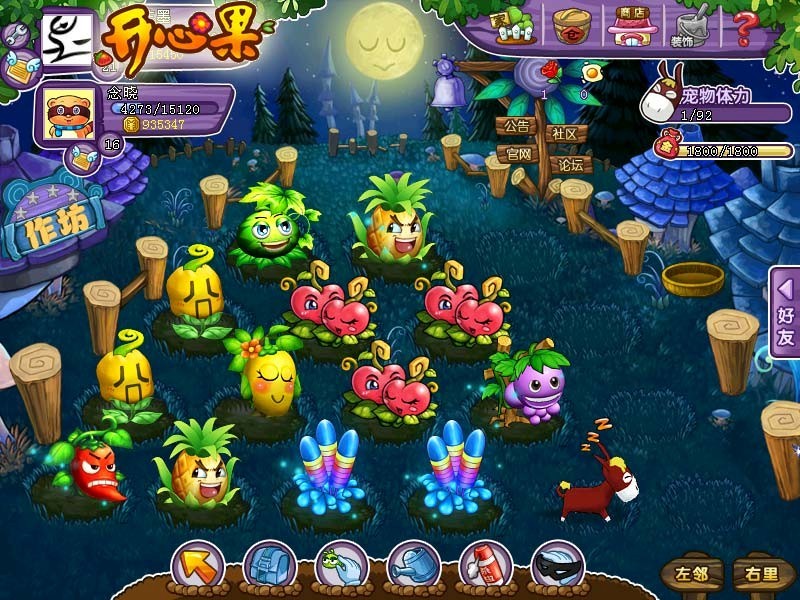Image resolution: width=800 pixels, height=600 pixels.
Task: Go to the 左邻 left neighbor
Action: [690, 574]
